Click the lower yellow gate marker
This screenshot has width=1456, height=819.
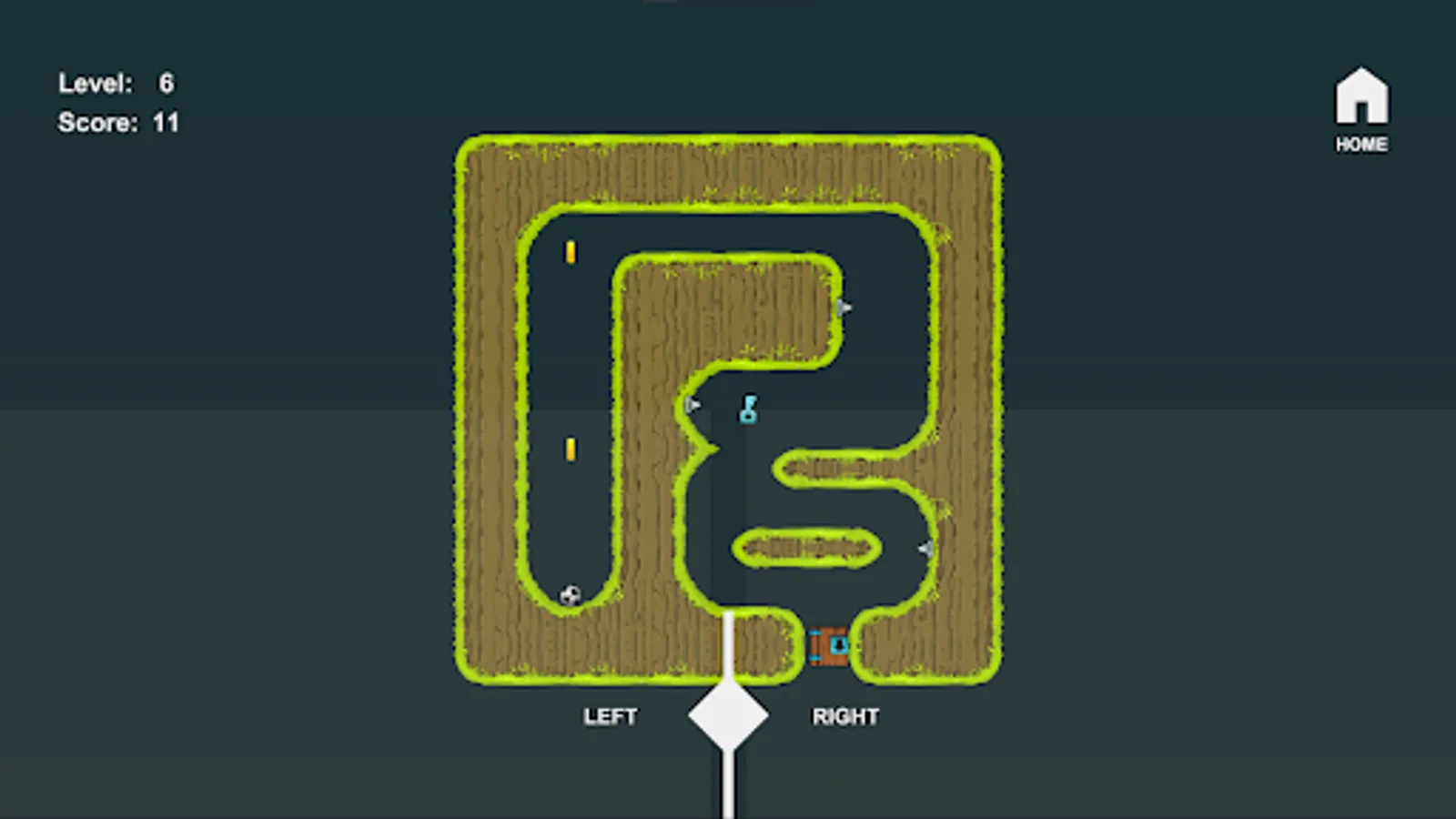(571, 448)
